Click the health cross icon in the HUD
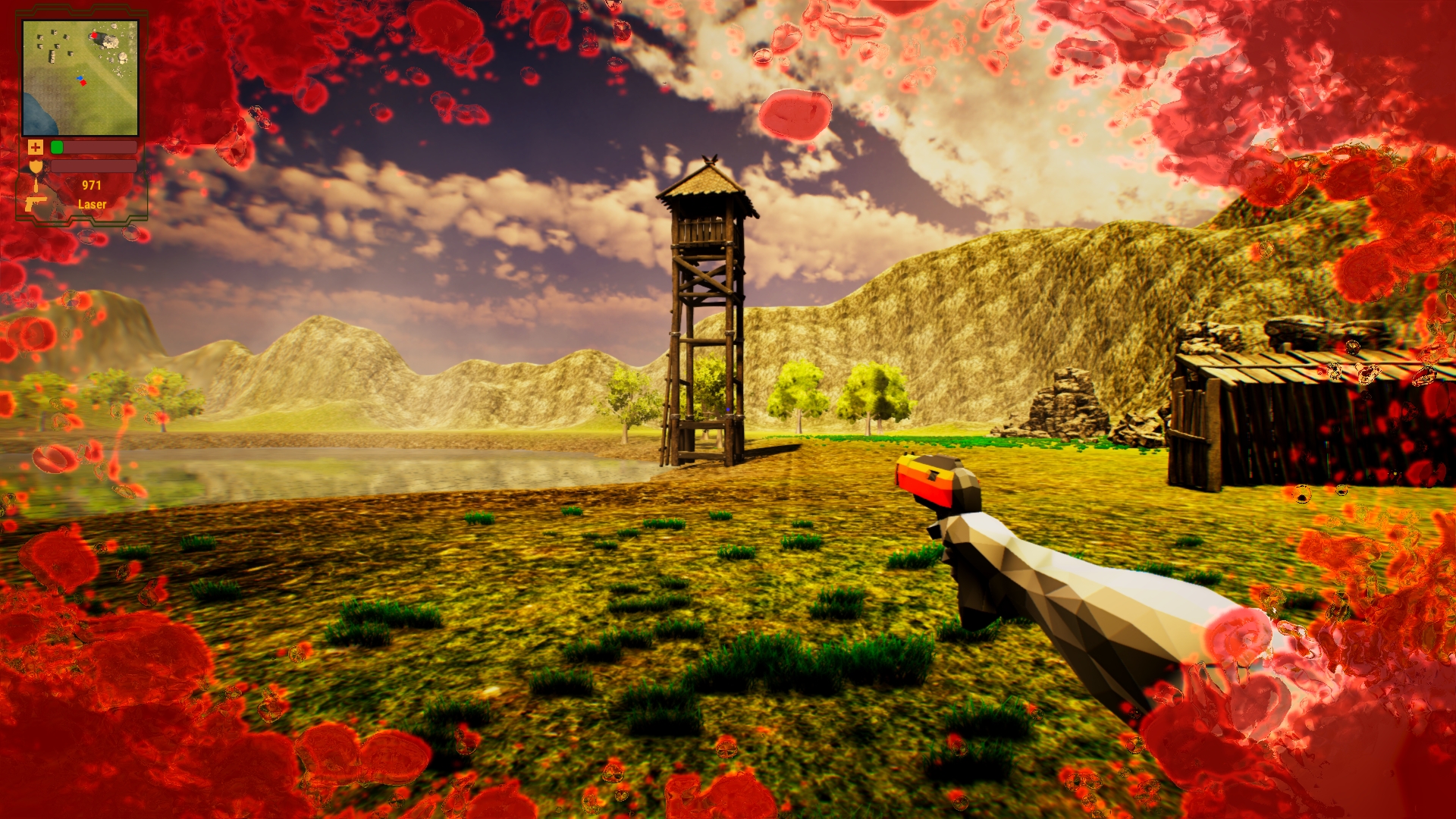 pos(36,147)
